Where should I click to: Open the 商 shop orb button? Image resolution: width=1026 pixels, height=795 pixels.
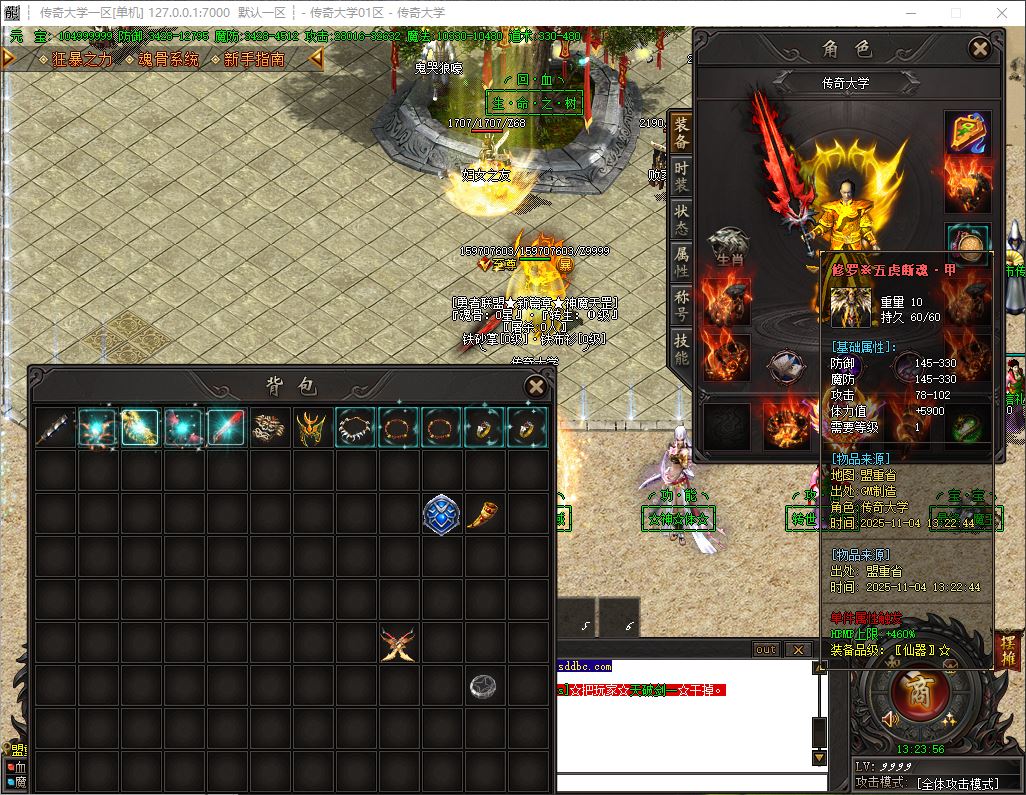(912, 690)
